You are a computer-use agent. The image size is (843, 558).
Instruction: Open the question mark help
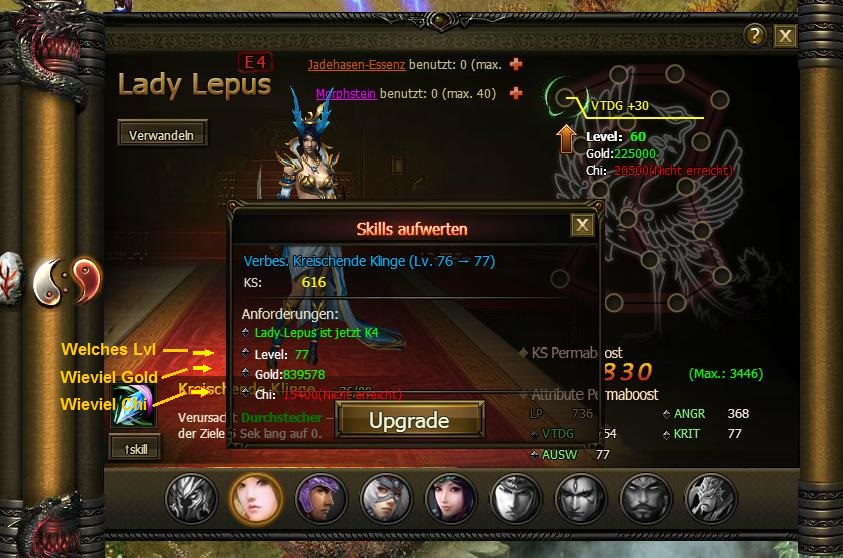coord(755,36)
